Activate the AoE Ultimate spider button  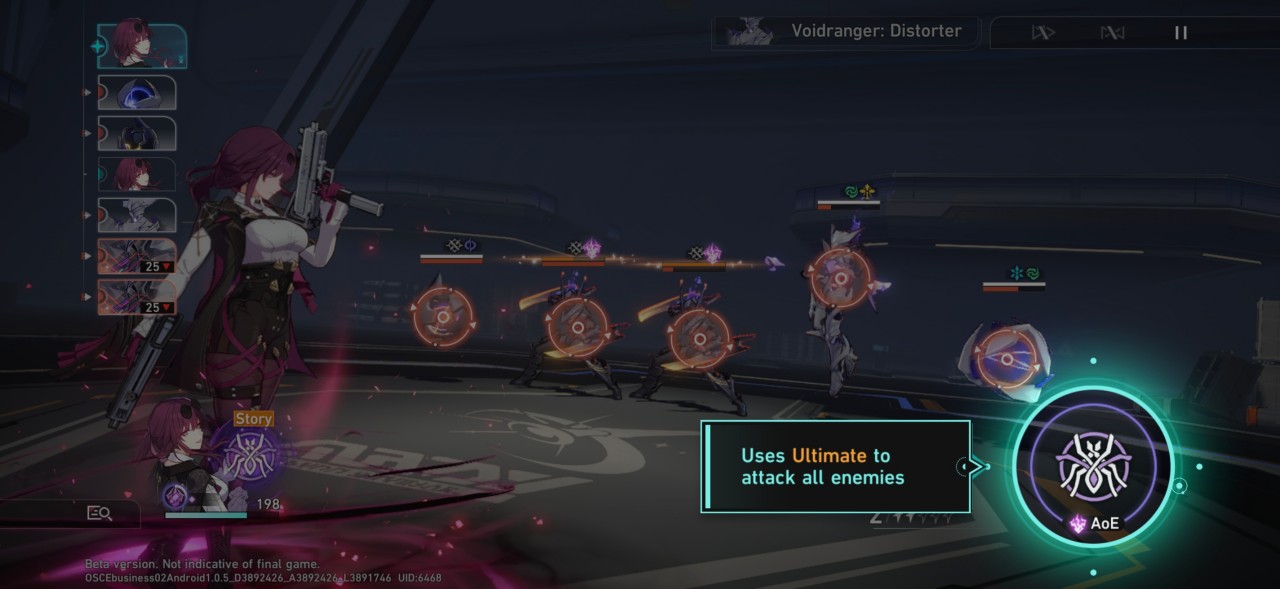click(1093, 465)
